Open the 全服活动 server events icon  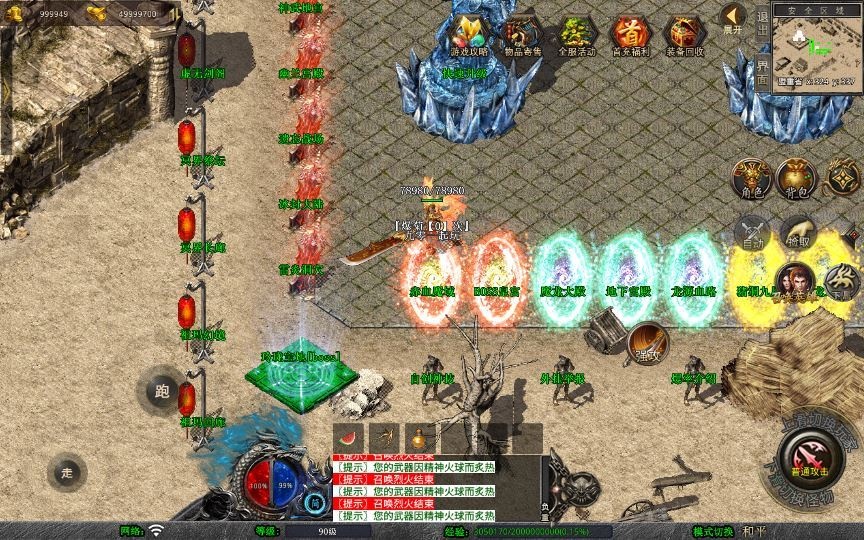tap(574, 35)
